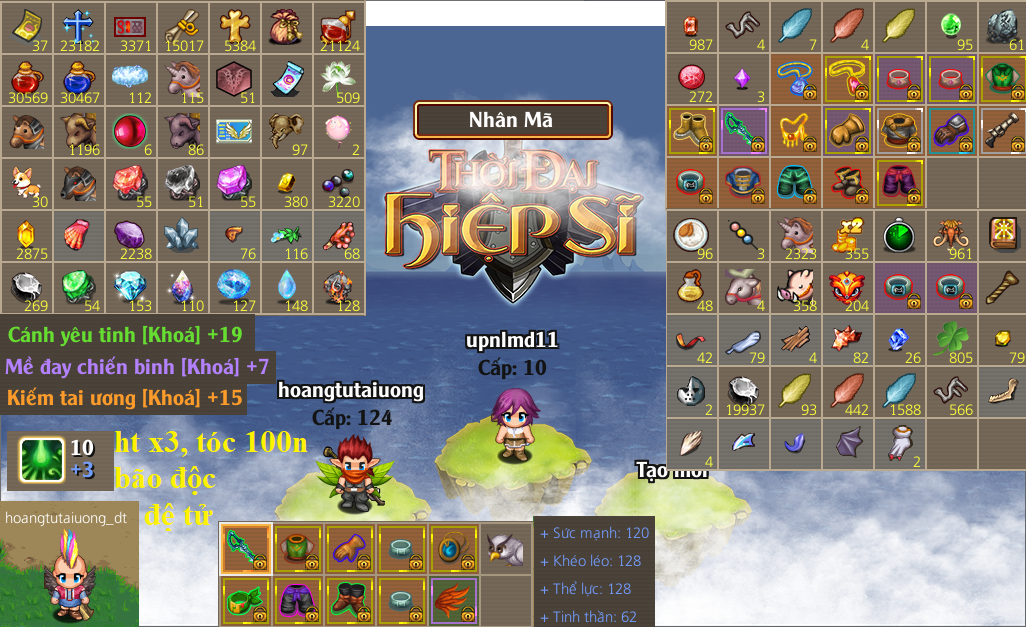Choose the orange wings equipment slot
This screenshot has width=1026, height=627.
(453, 600)
